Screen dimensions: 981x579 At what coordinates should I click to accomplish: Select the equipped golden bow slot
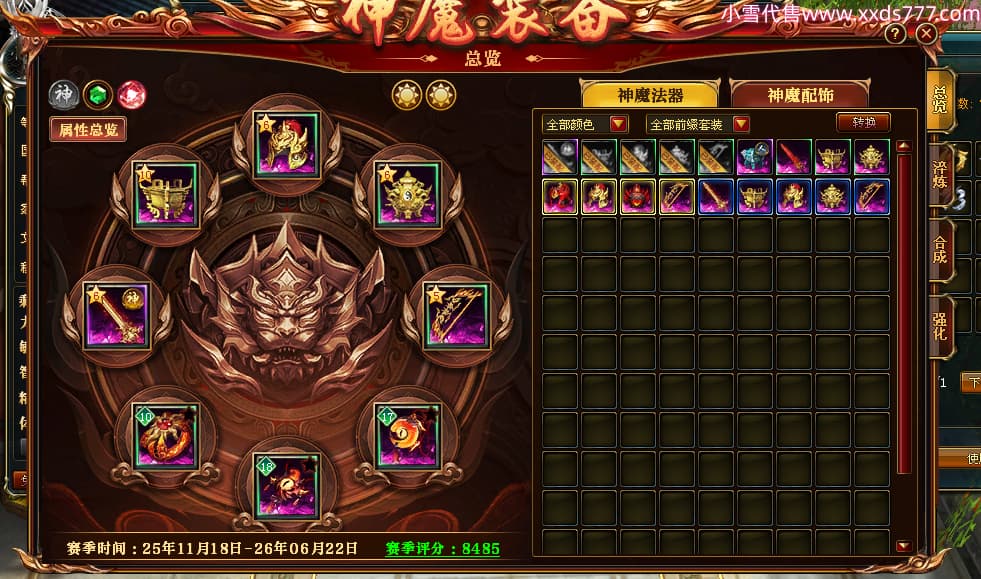[457, 316]
